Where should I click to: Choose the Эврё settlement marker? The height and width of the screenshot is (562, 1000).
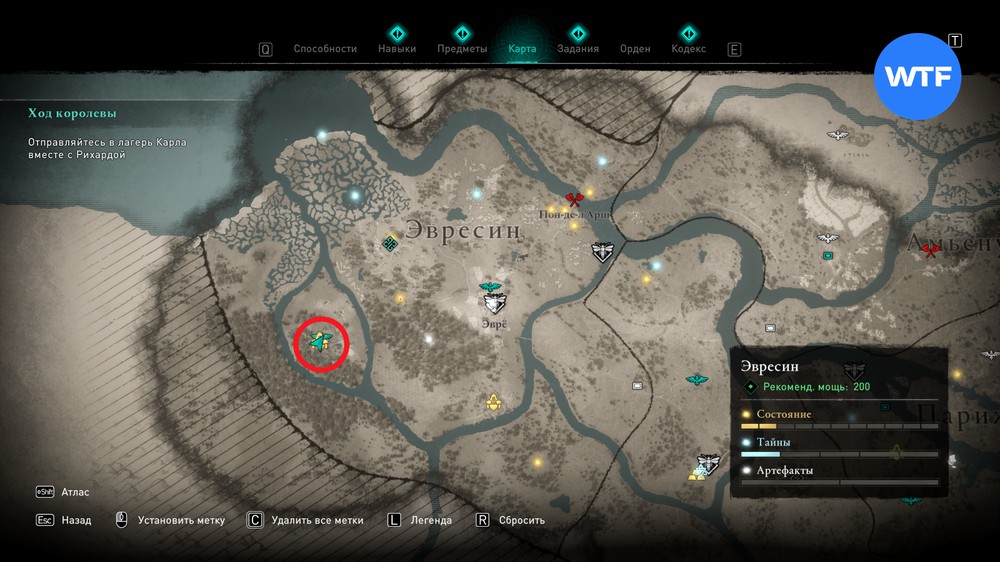pos(492,299)
